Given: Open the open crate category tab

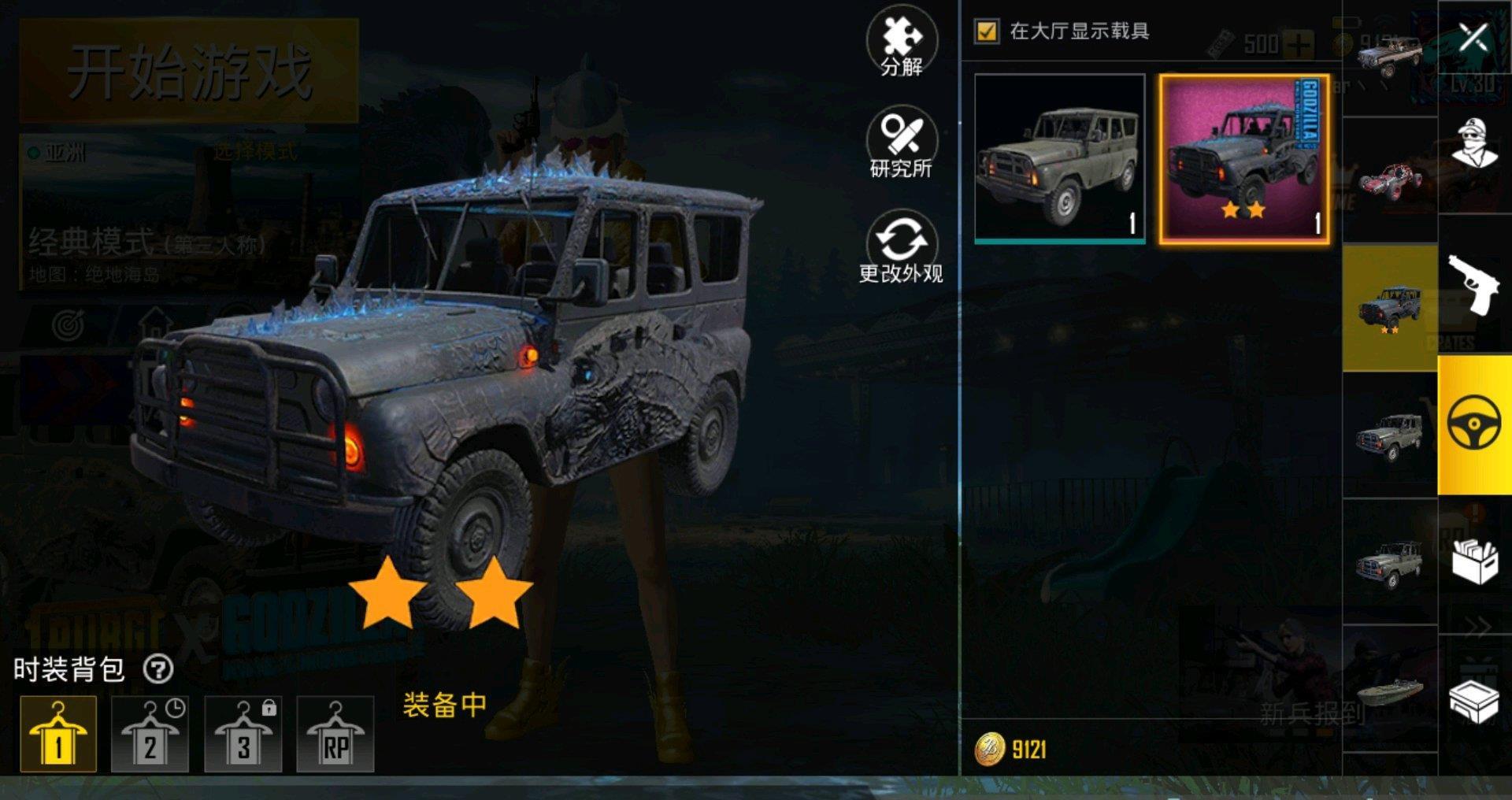Looking at the screenshot, I should click(1473, 701).
